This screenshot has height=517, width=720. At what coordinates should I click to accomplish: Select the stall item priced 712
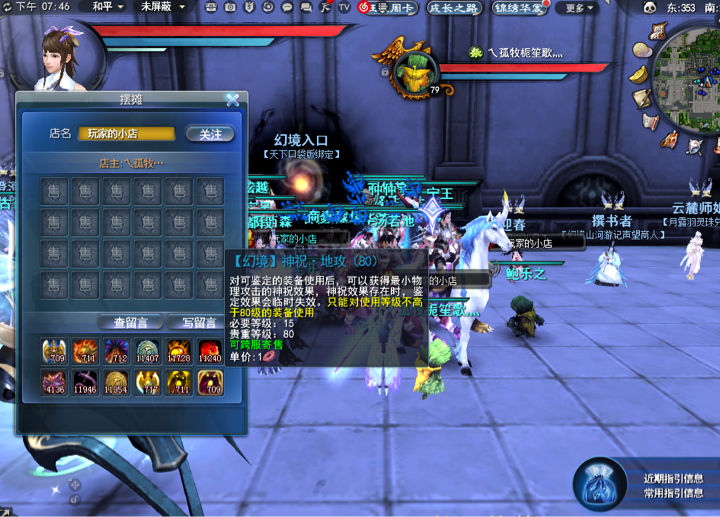point(116,351)
